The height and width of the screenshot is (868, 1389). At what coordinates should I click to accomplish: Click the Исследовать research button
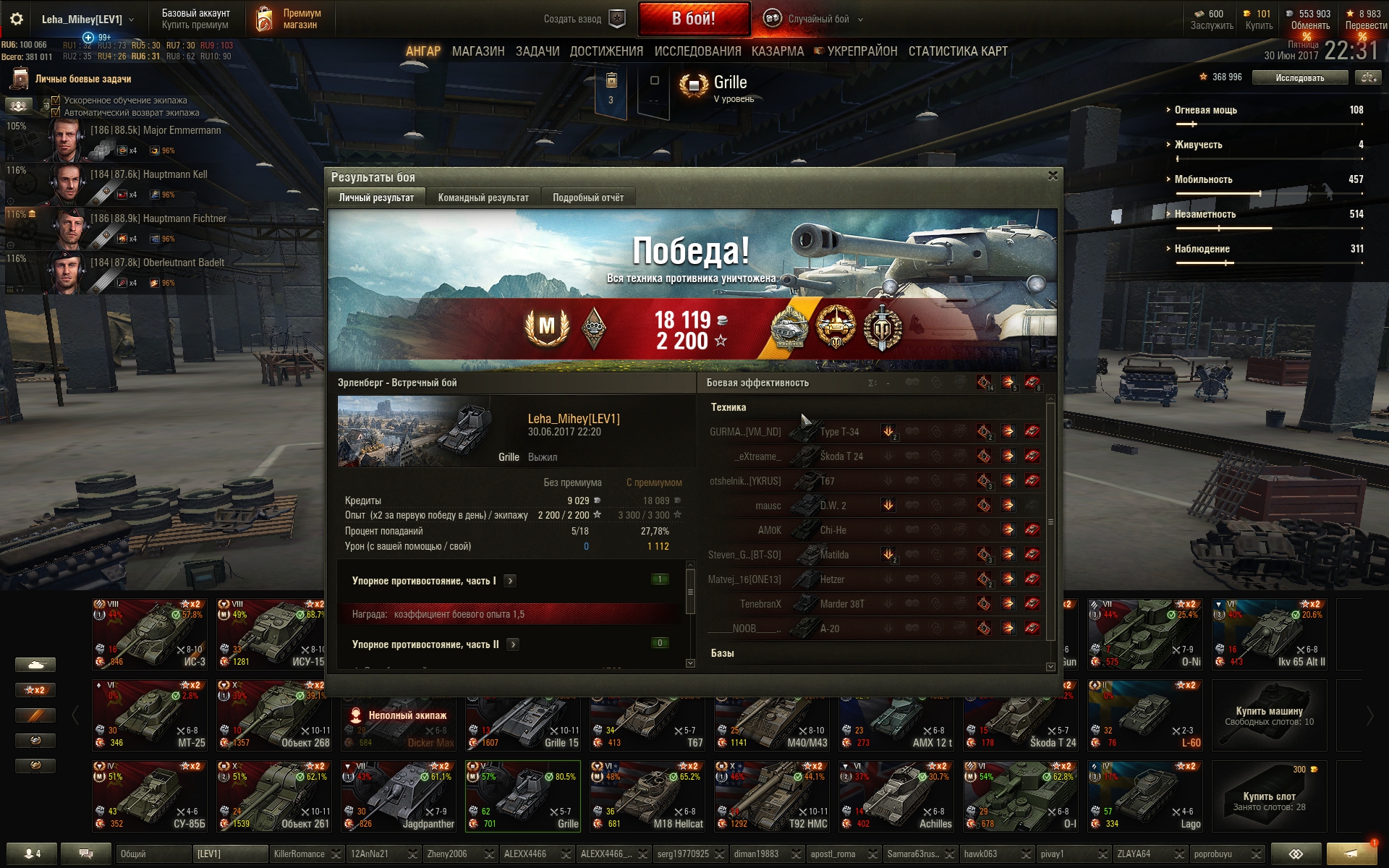pyautogui.click(x=1299, y=77)
